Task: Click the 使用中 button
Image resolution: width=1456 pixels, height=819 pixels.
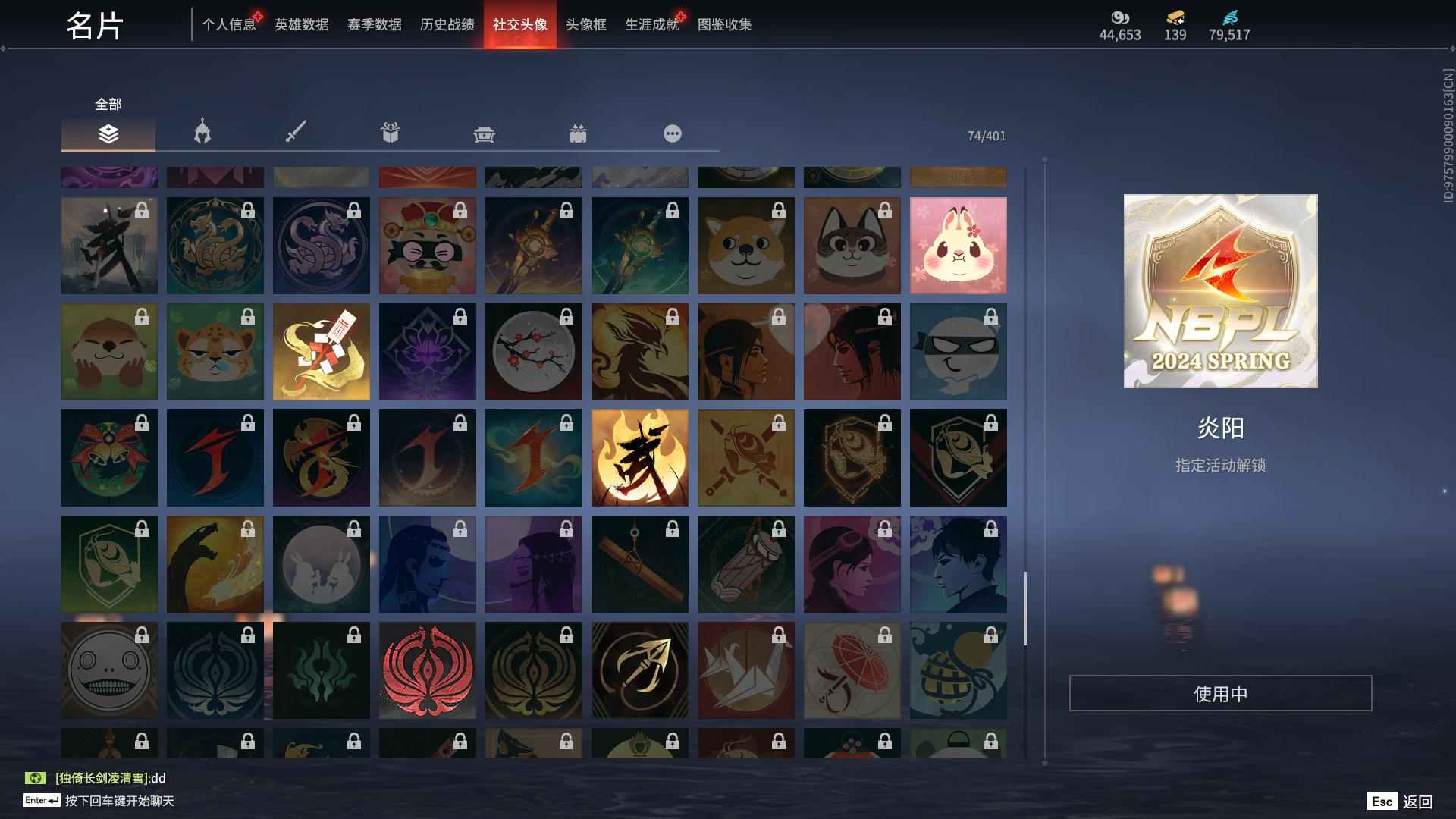Action: [1220, 692]
